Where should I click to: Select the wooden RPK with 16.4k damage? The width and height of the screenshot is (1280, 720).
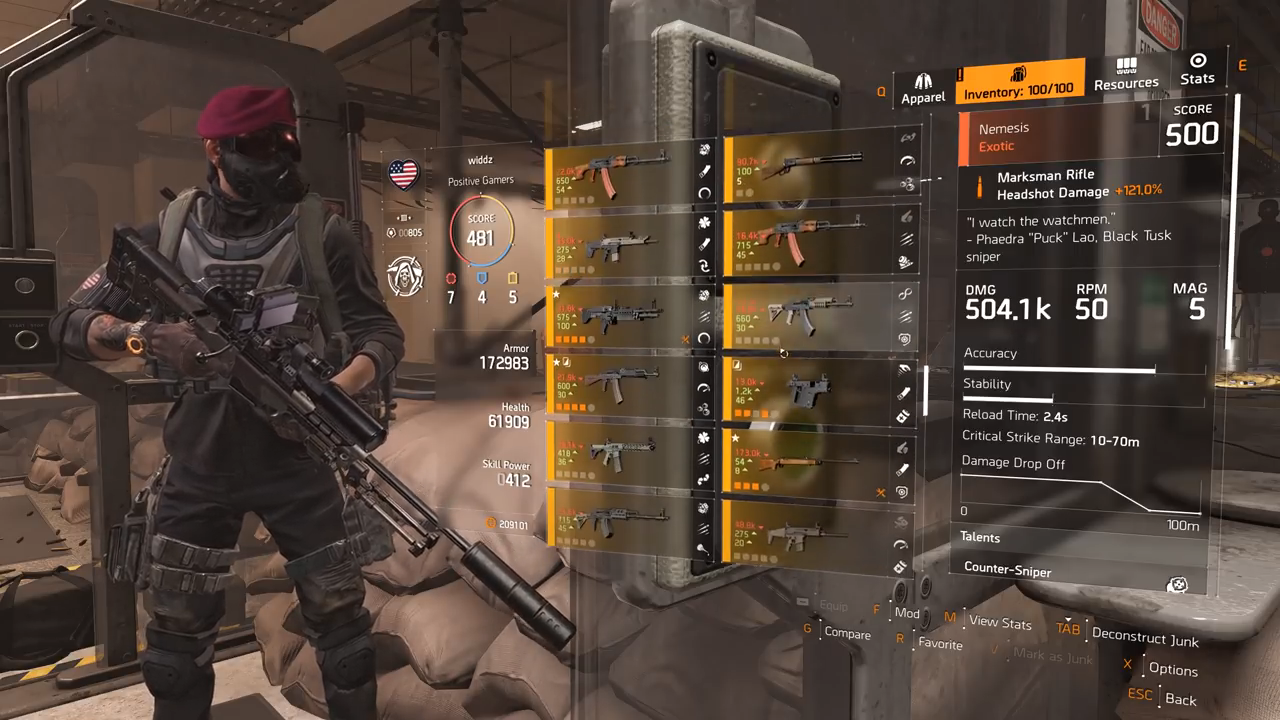(x=806, y=241)
